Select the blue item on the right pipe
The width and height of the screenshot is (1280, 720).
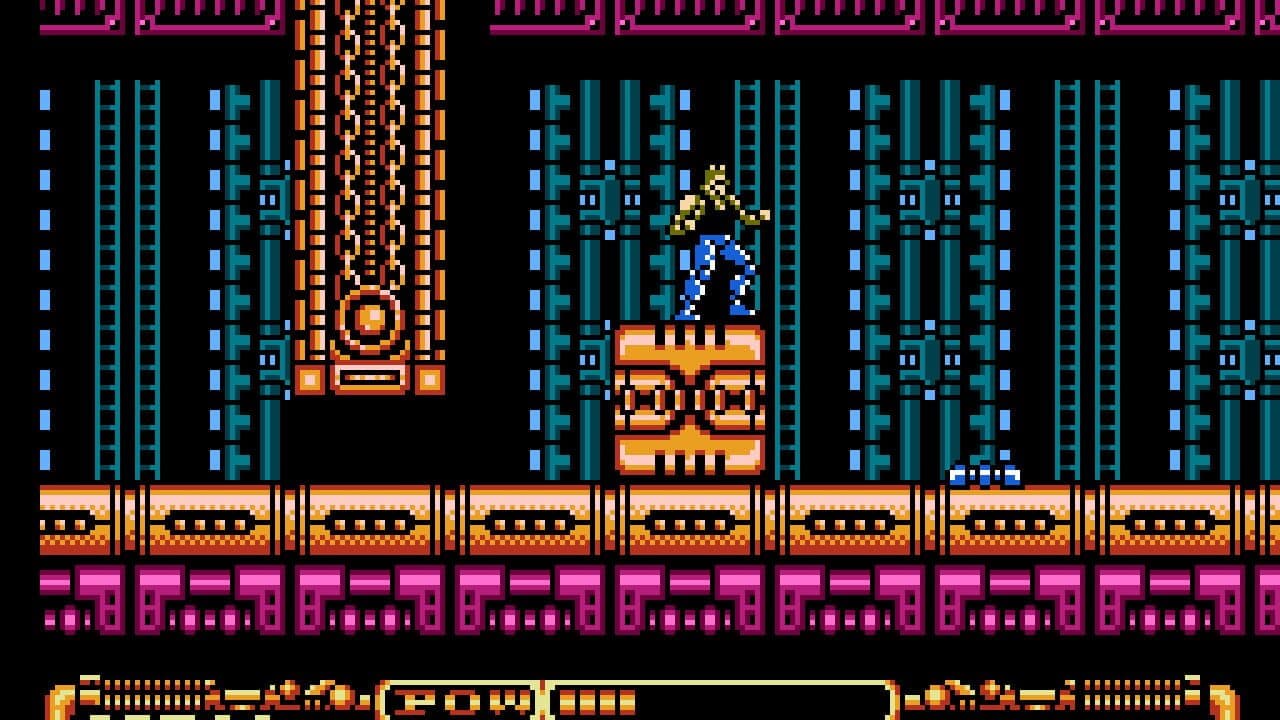[983, 474]
